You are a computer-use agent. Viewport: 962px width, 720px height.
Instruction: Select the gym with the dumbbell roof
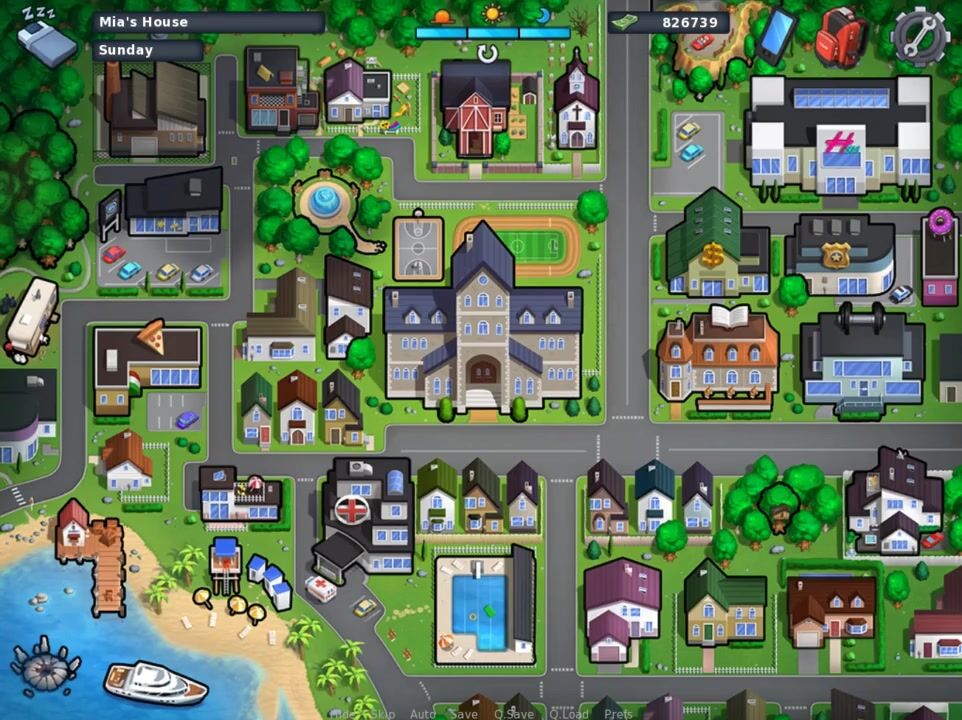(861, 358)
